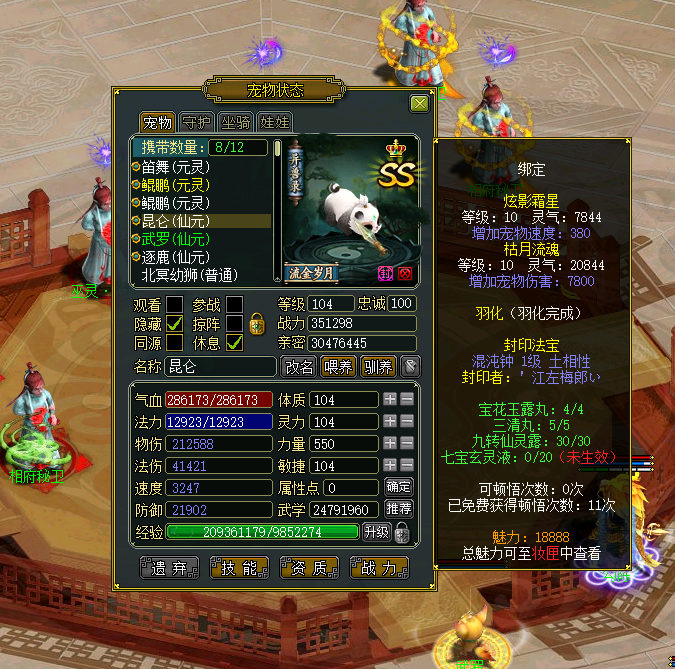
Task: Confirm attribute points with 确定
Action: click(398, 487)
